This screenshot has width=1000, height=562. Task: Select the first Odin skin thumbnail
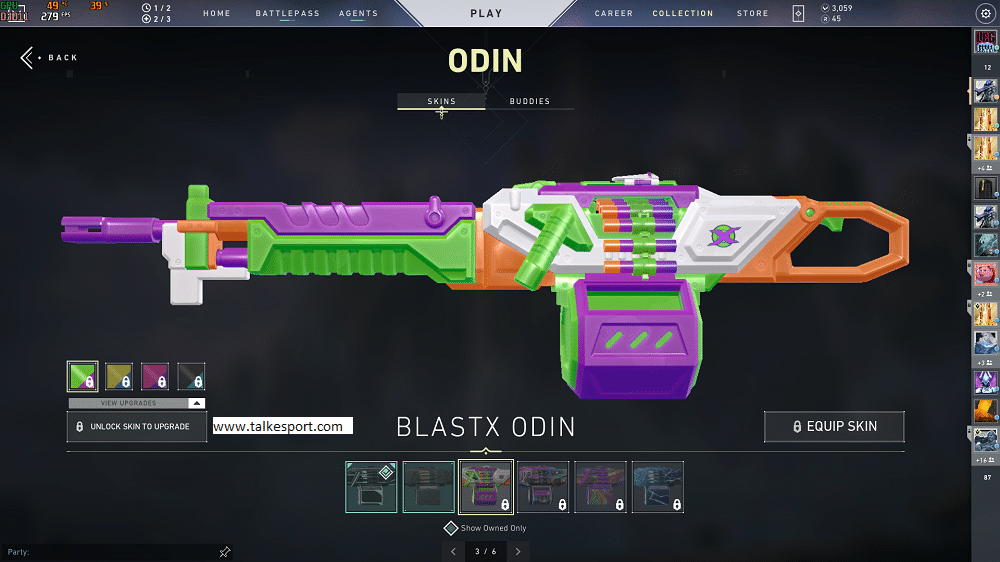[371, 487]
